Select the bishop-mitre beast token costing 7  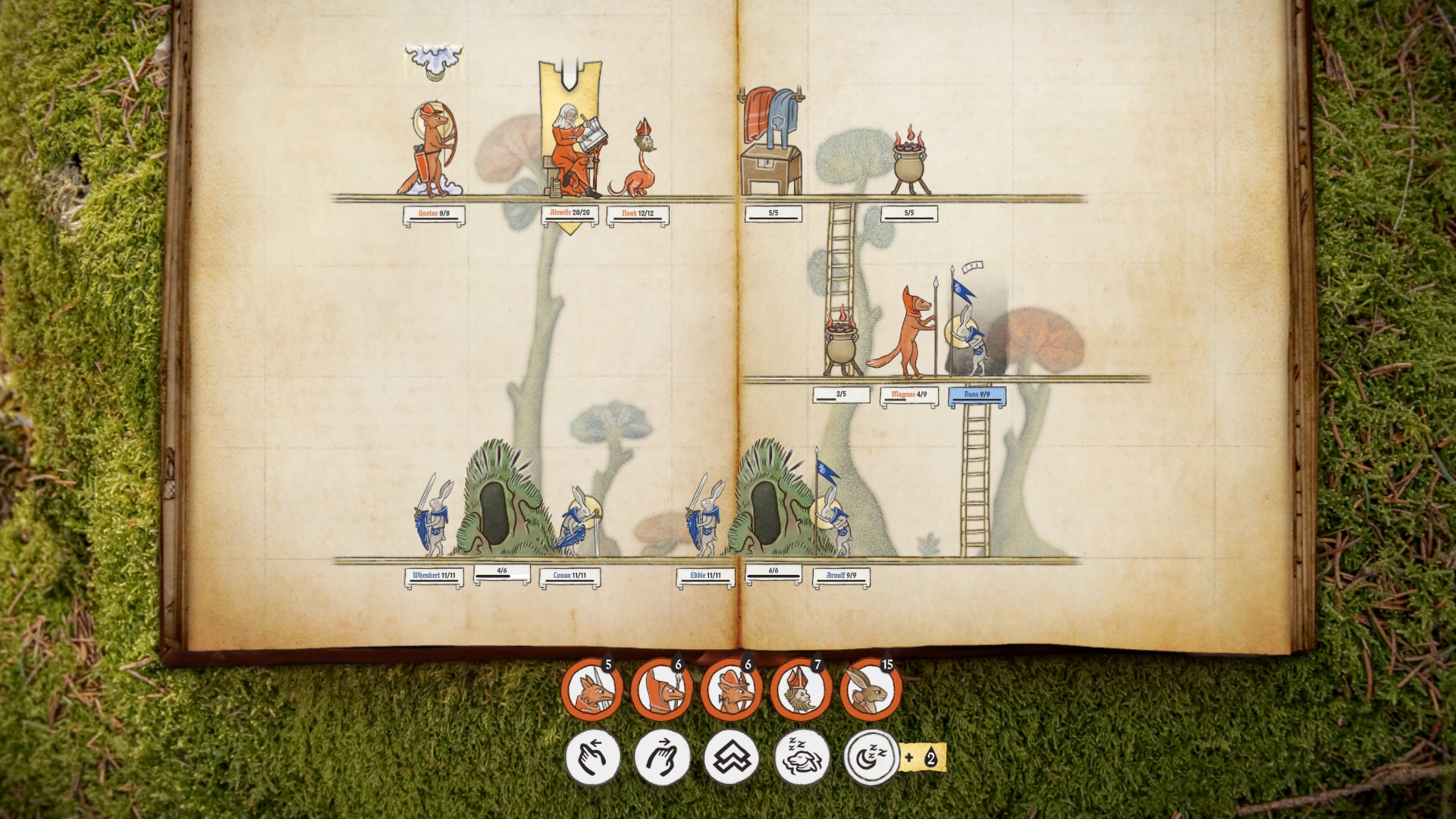point(802,689)
